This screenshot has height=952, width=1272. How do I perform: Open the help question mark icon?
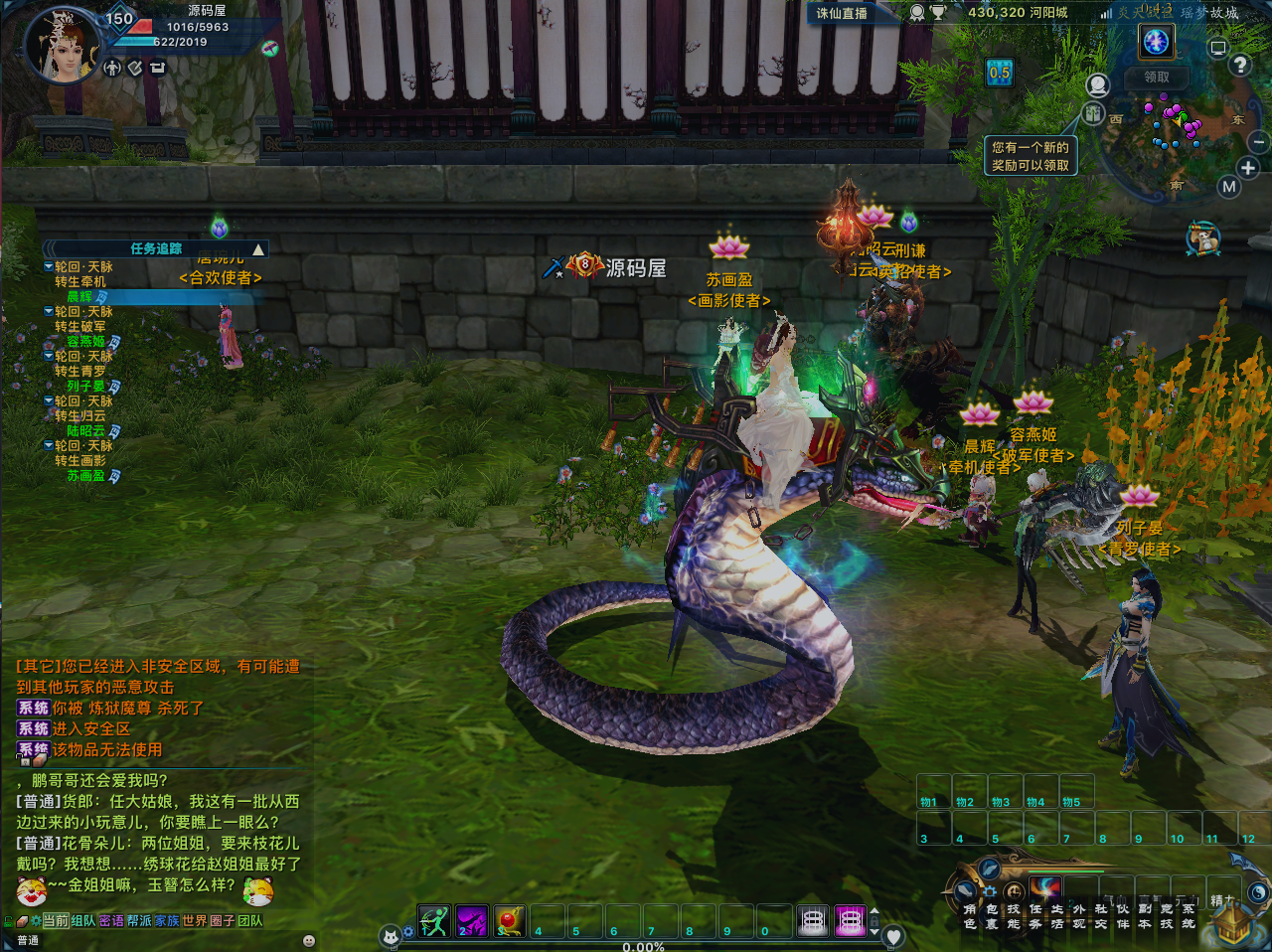click(x=1240, y=66)
